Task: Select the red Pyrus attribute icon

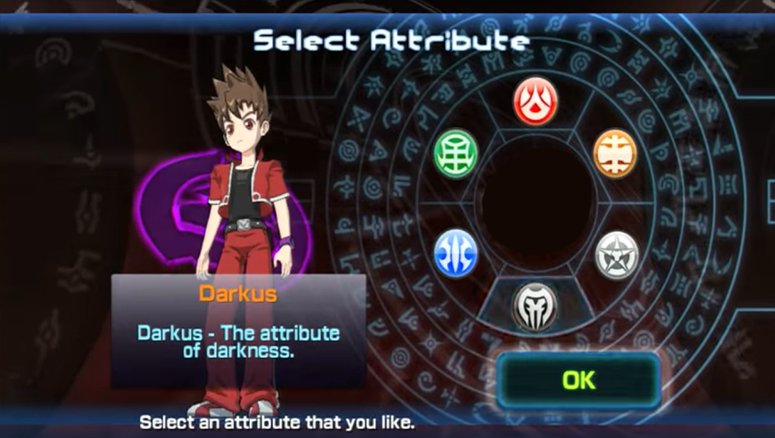Action: click(535, 101)
